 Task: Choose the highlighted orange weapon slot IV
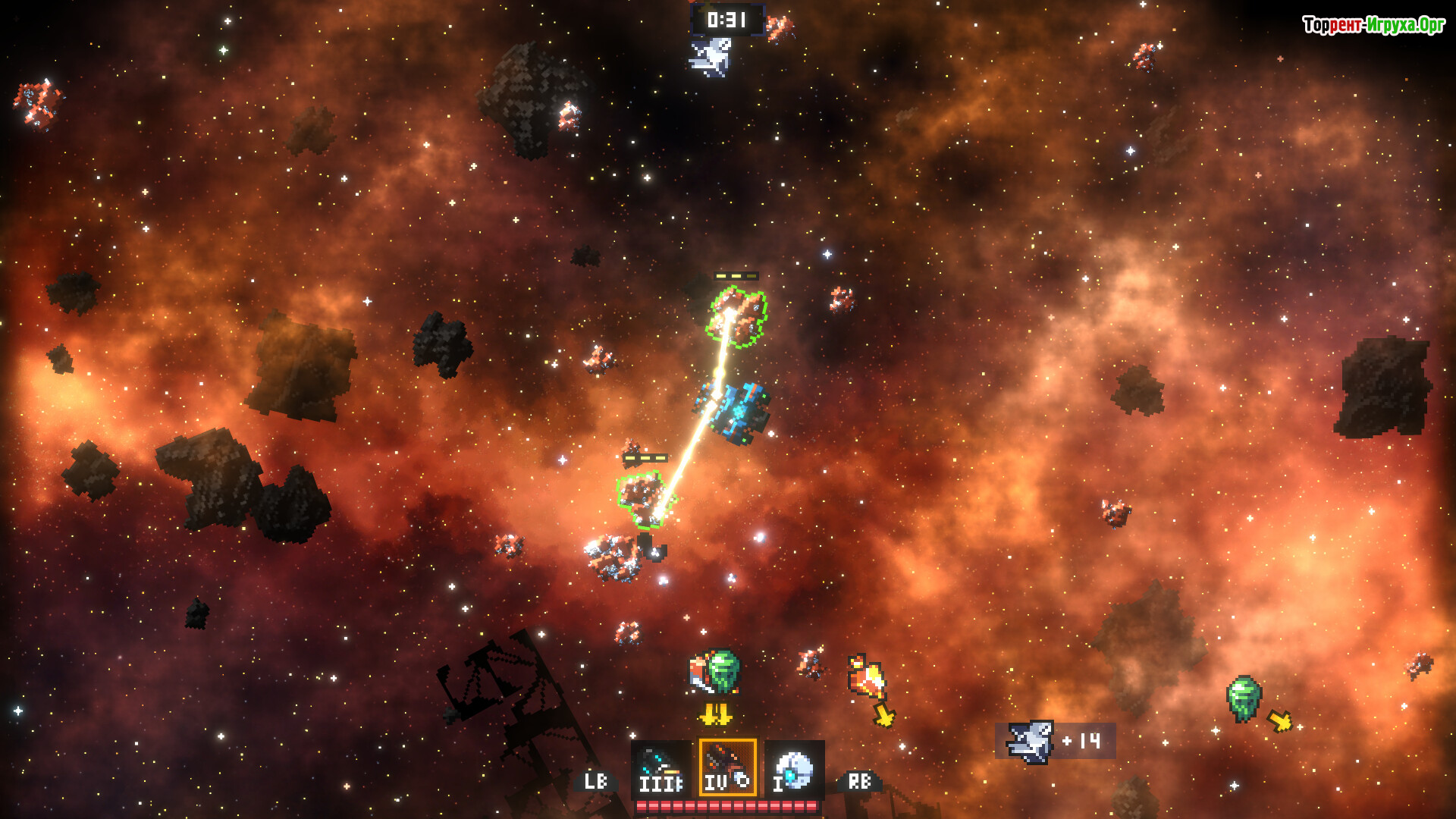(x=727, y=767)
